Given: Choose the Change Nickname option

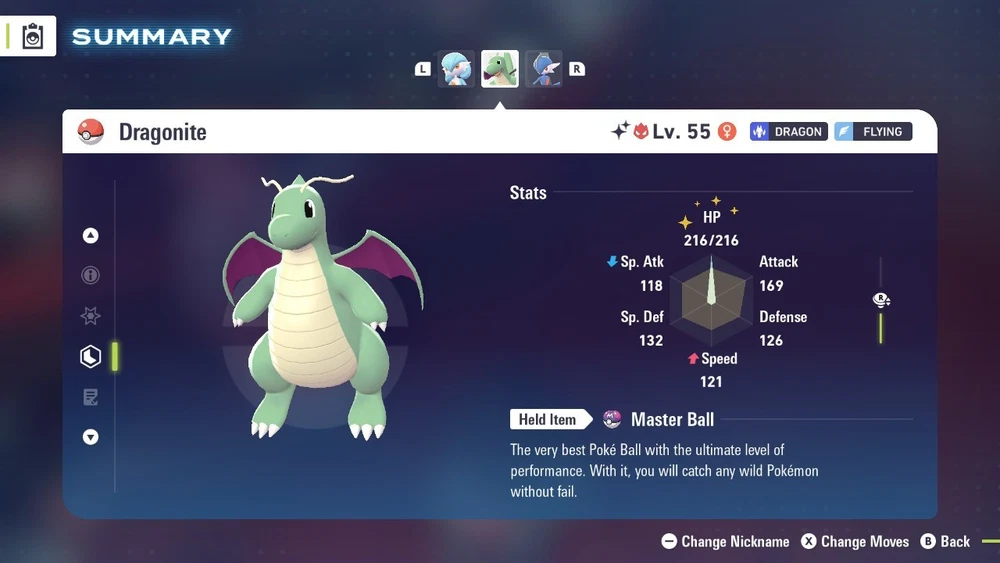Looking at the screenshot, I should (726, 542).
